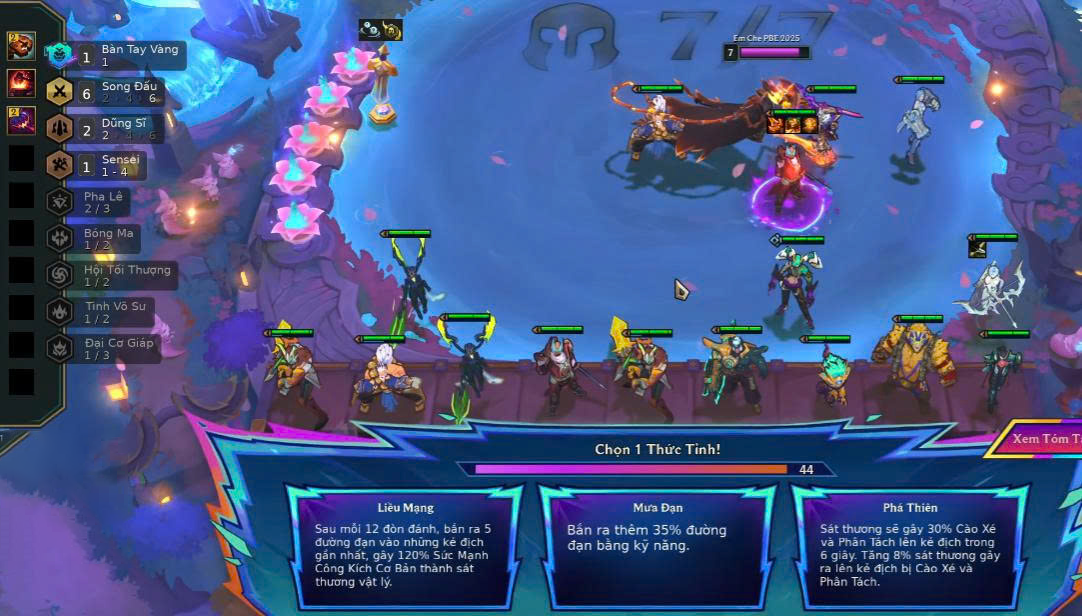Viewport: 1082px width, 616px height.
Task: Select the Song Đấu trait entry
Action: [116, 92]
